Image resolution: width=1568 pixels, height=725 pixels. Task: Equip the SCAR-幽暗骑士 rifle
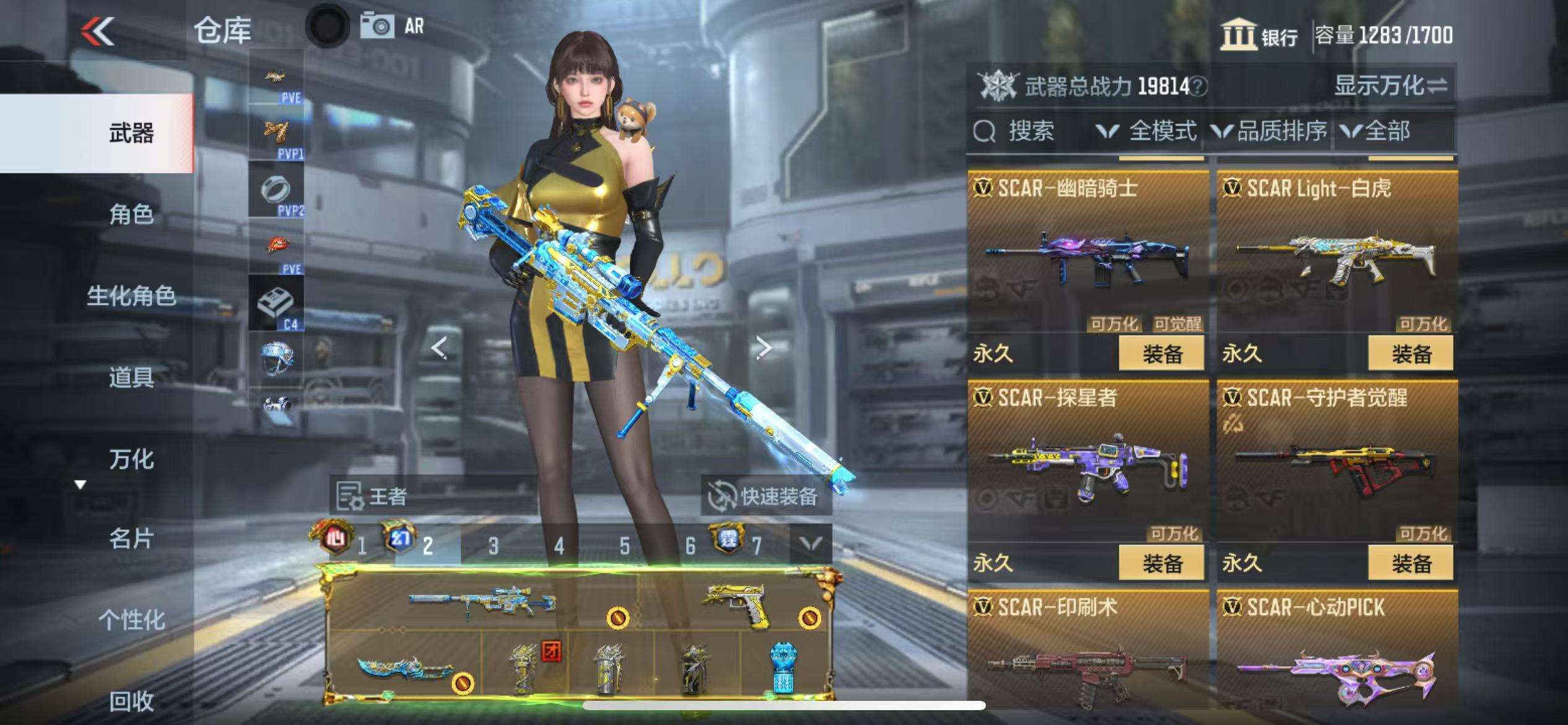coord(1161,354)
